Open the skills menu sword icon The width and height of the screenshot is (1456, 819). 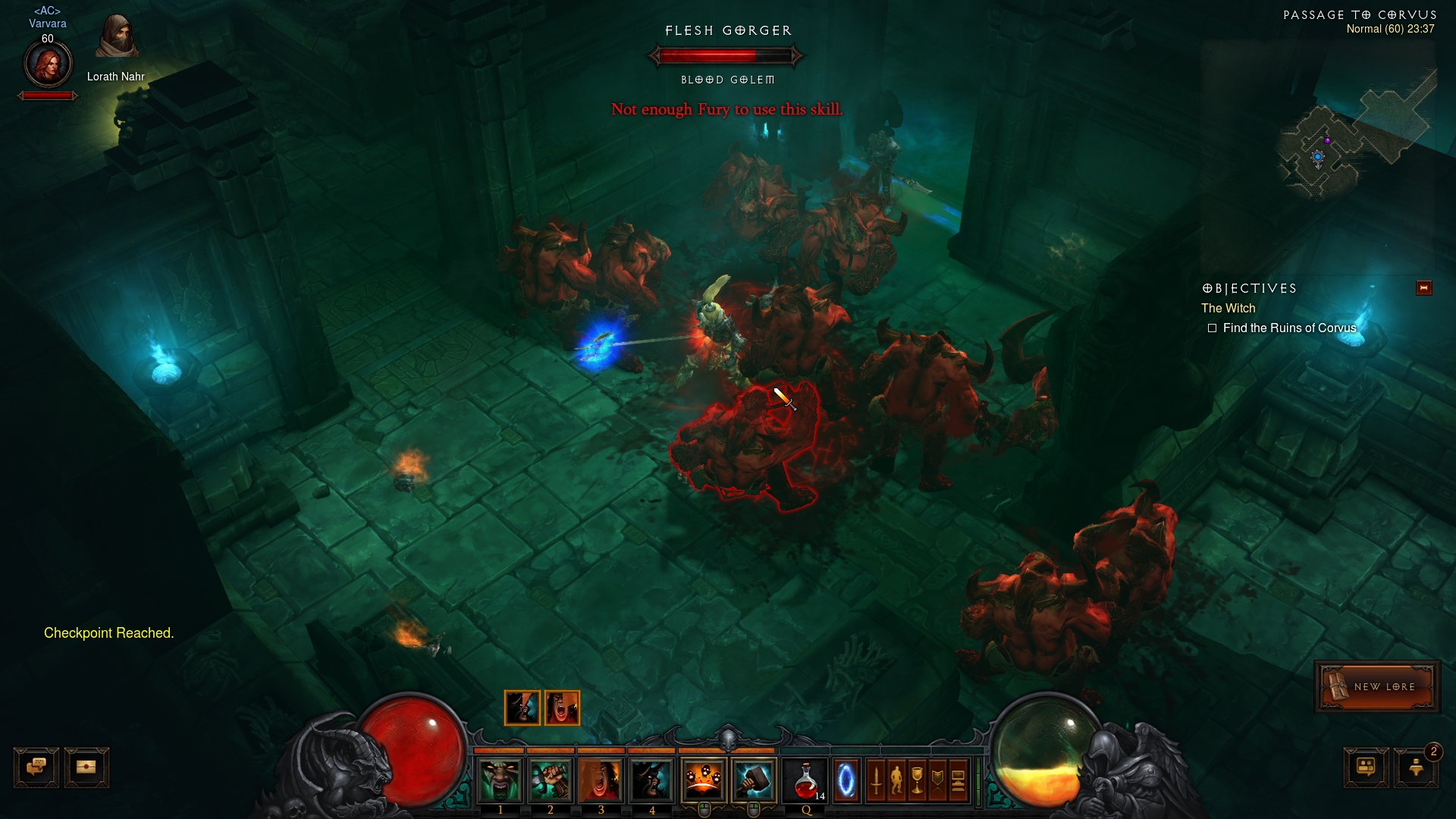click(x=876, y=780)
